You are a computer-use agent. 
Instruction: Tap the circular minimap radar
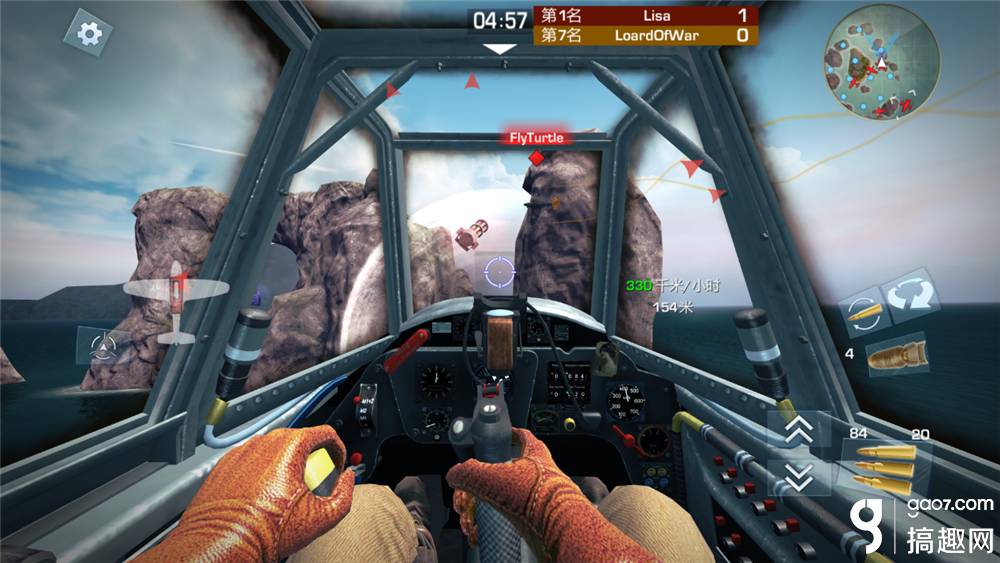(x=881, y=62)
